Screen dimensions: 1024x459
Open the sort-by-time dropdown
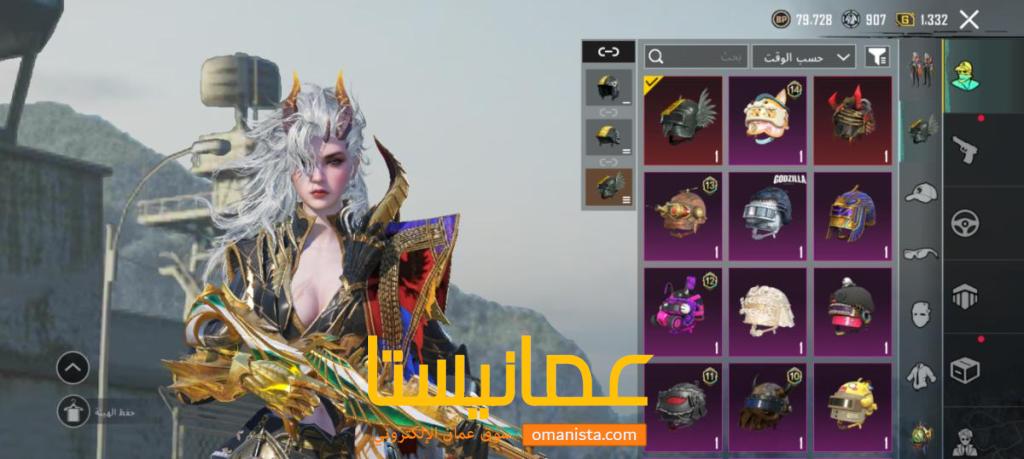coord(804,57)
